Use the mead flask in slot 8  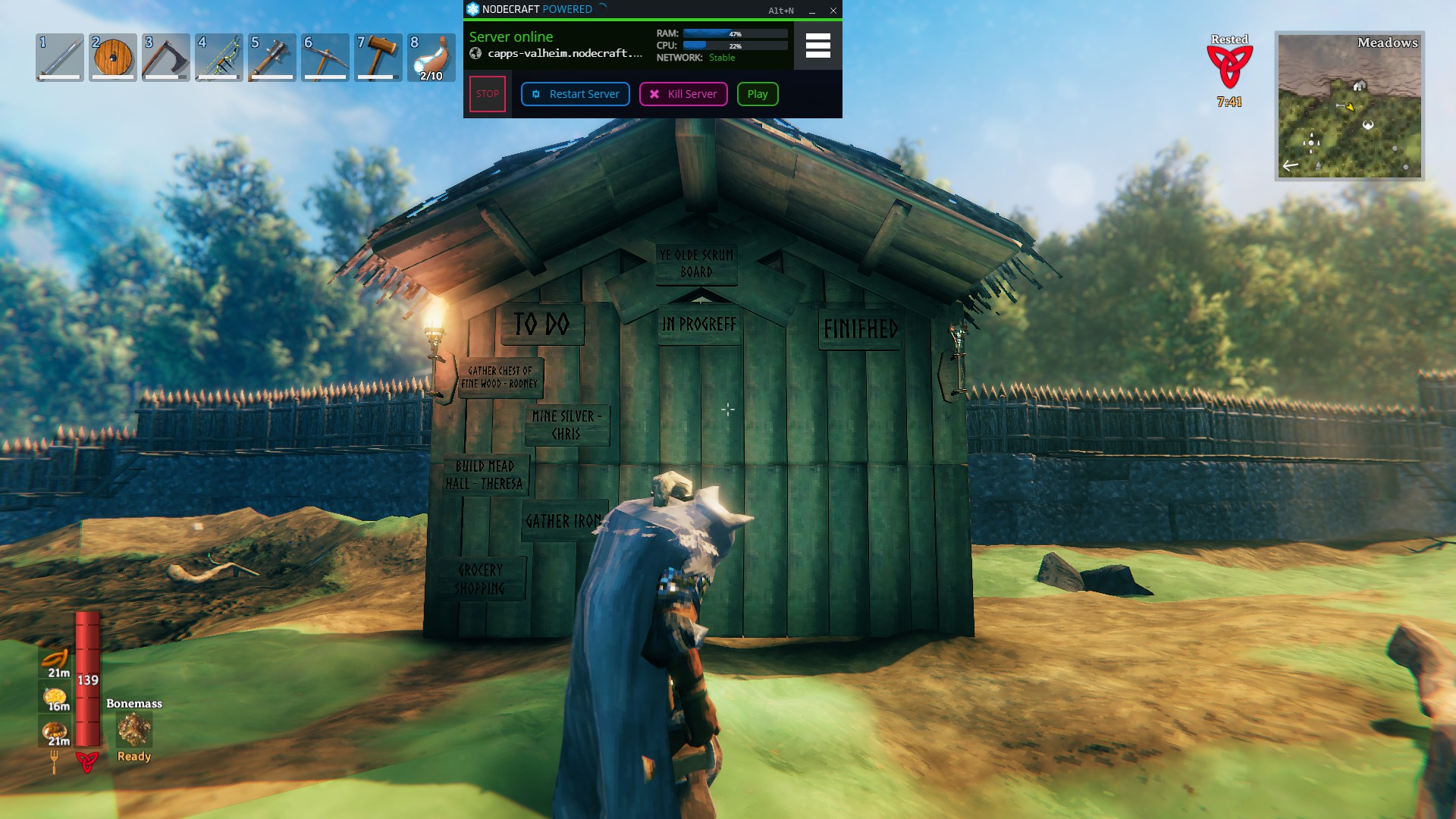coord(431,57)
